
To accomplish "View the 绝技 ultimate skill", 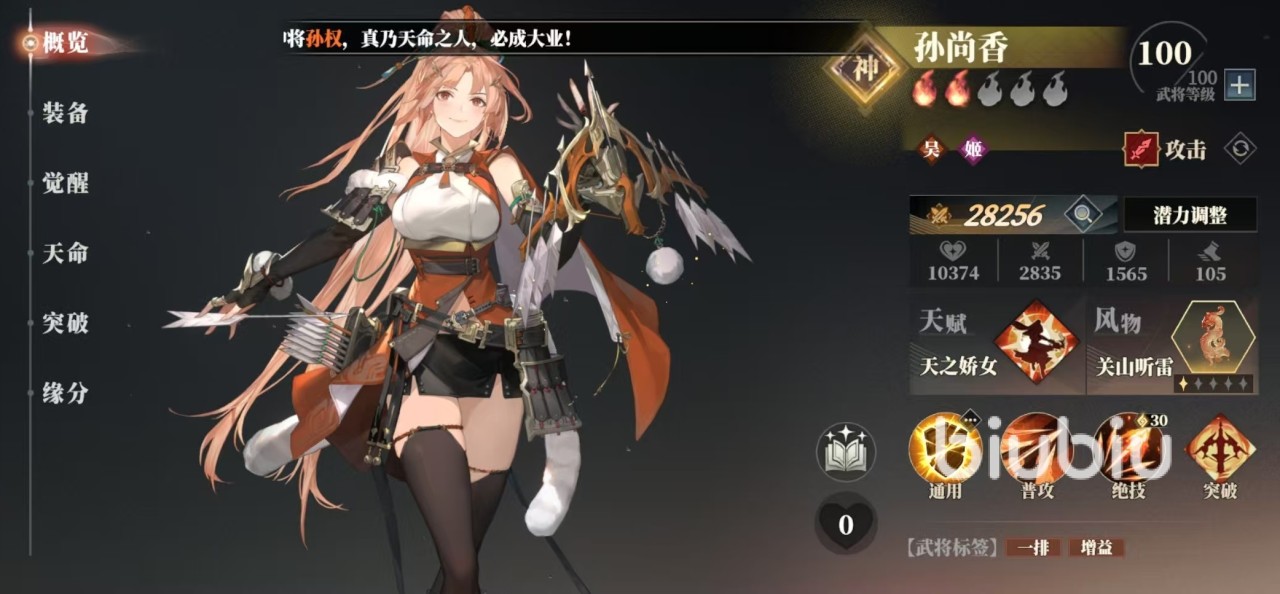I will click(1128, 448).
